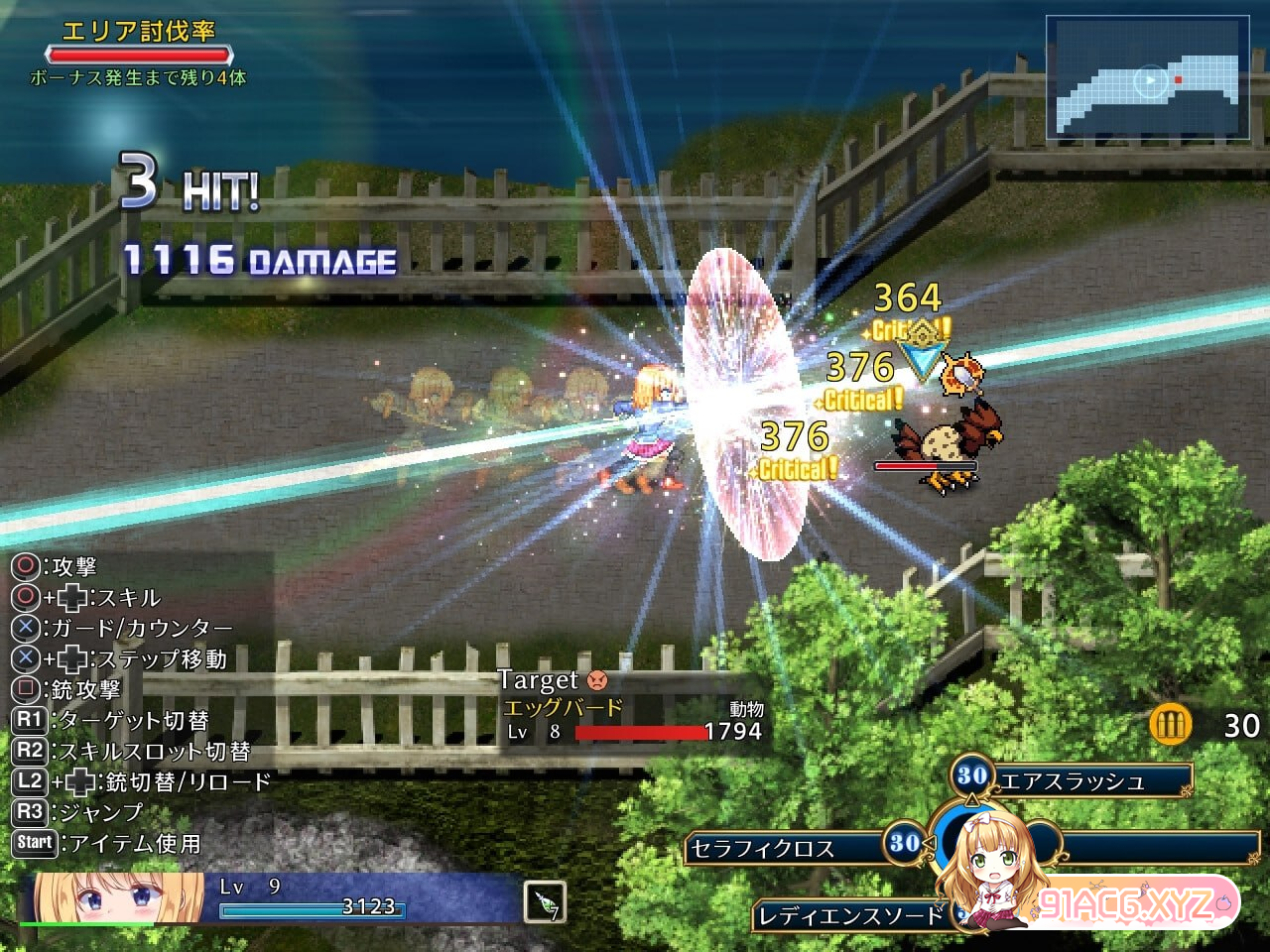
Task: Select the gold bullet ammo icon
Action: (x=1170, y=725)
